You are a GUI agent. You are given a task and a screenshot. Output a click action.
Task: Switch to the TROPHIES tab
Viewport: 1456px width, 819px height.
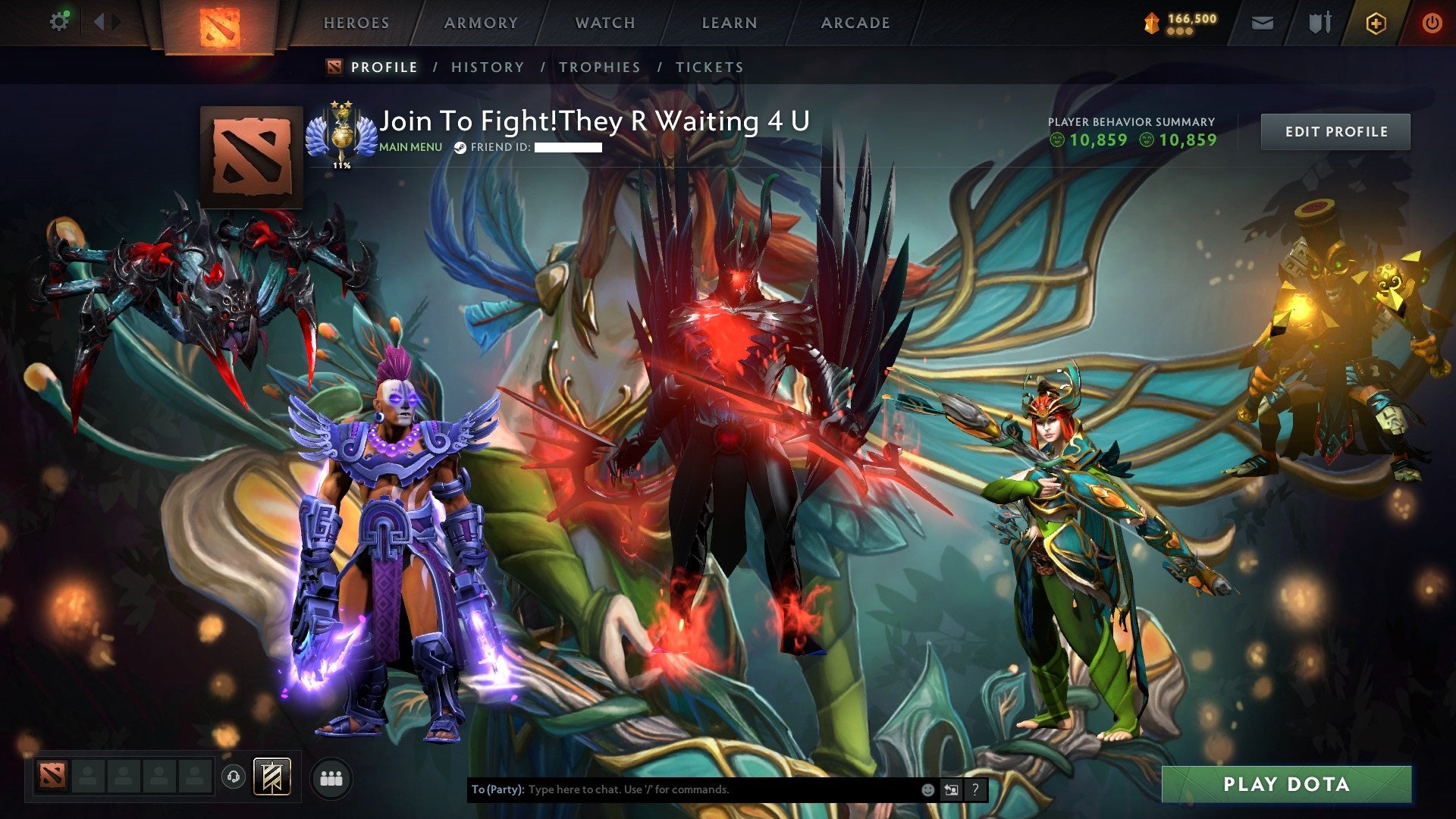coord(600,67)
